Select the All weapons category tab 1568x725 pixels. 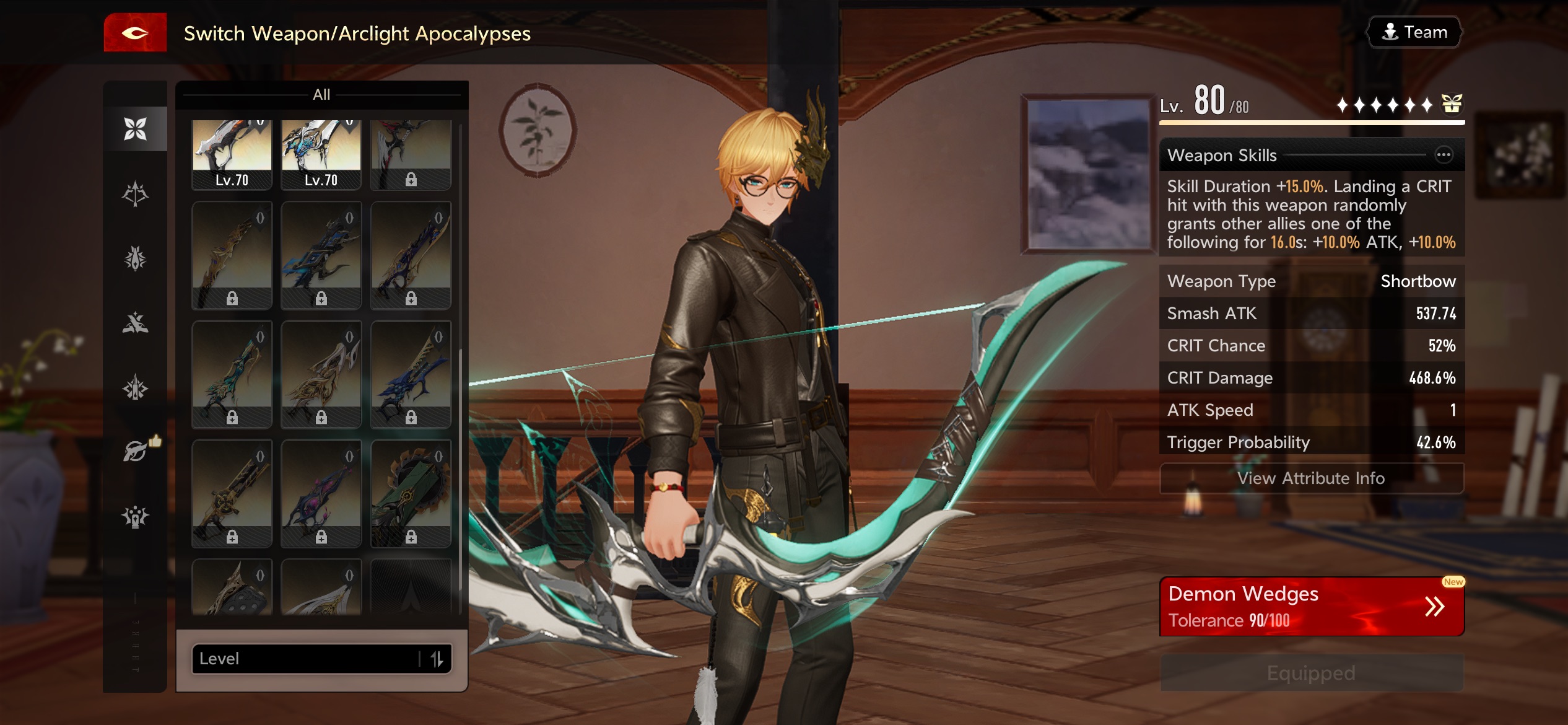point(135,129)
